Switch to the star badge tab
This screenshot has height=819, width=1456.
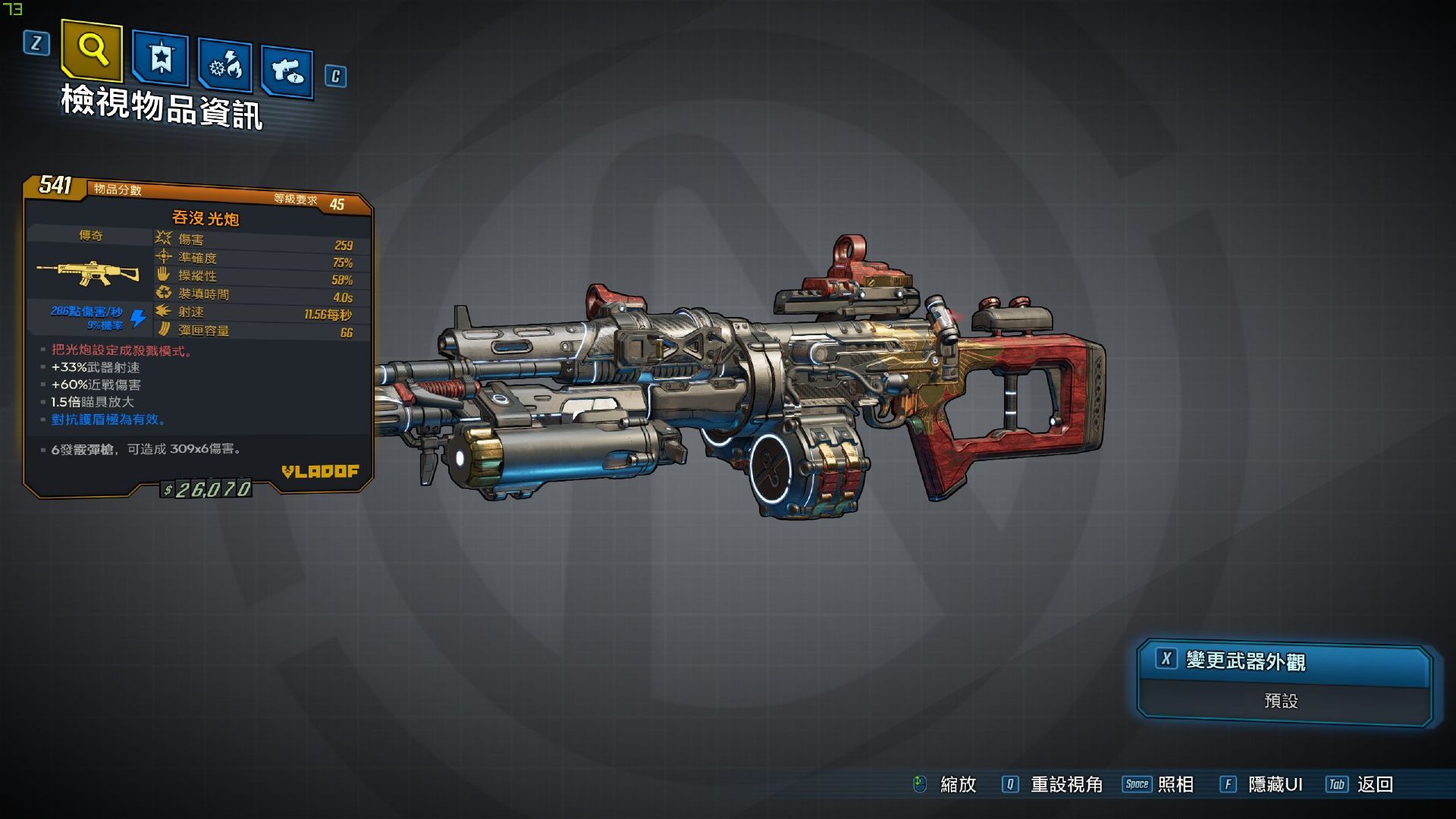[x=160, y=58]
